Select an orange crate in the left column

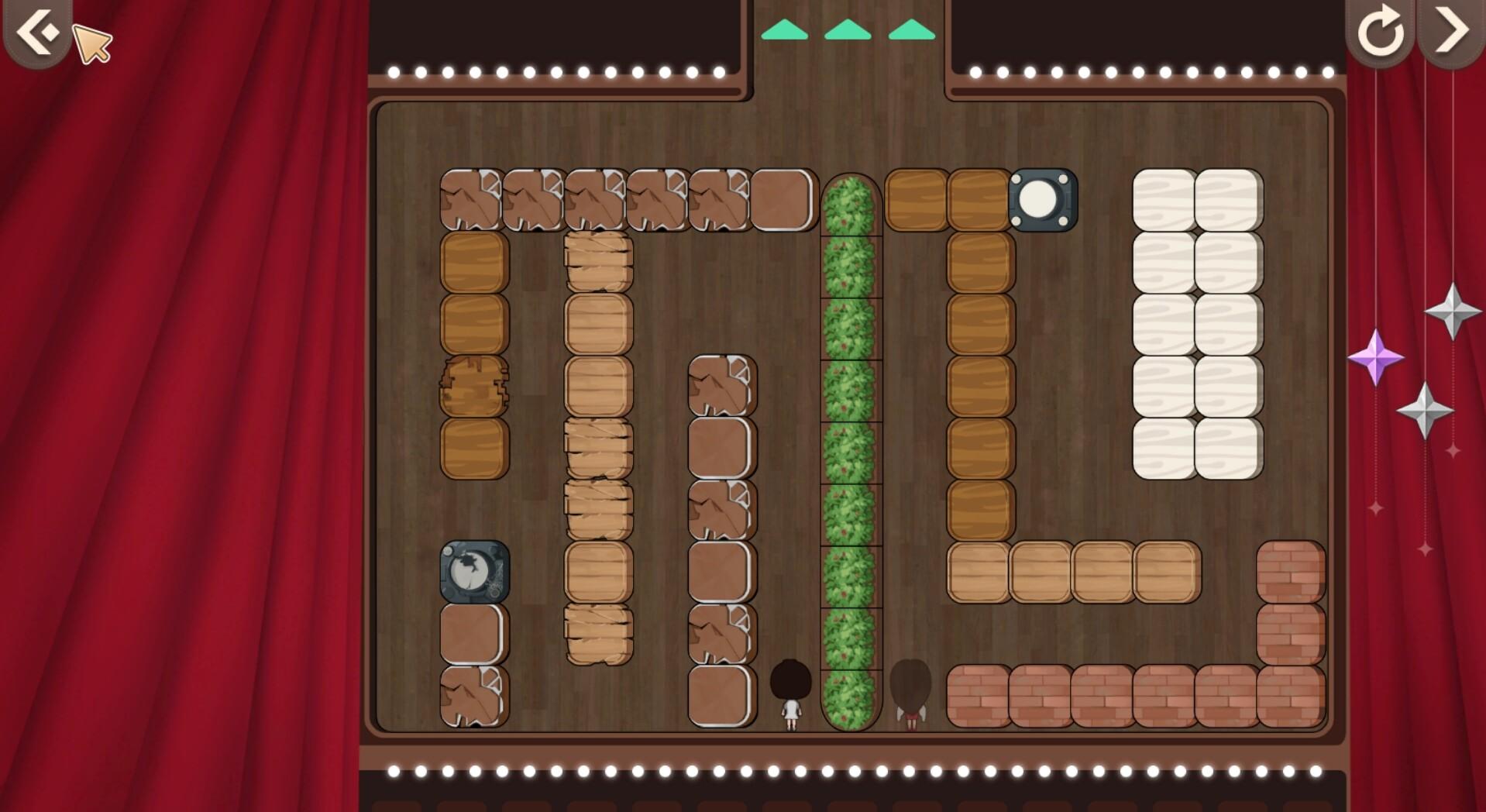tap(473, 263)
